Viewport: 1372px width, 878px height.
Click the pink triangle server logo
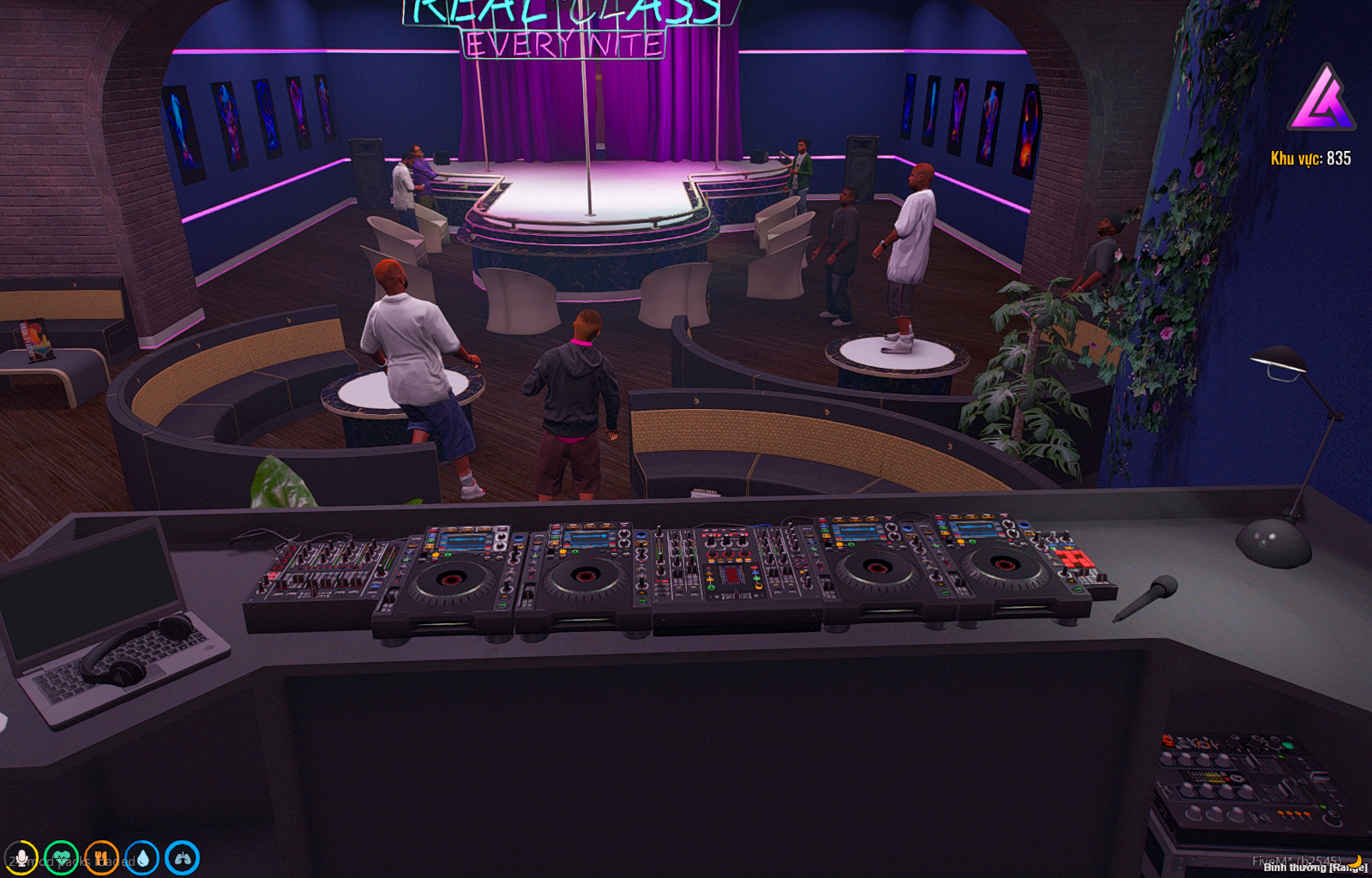click(x=1321, y=99)
